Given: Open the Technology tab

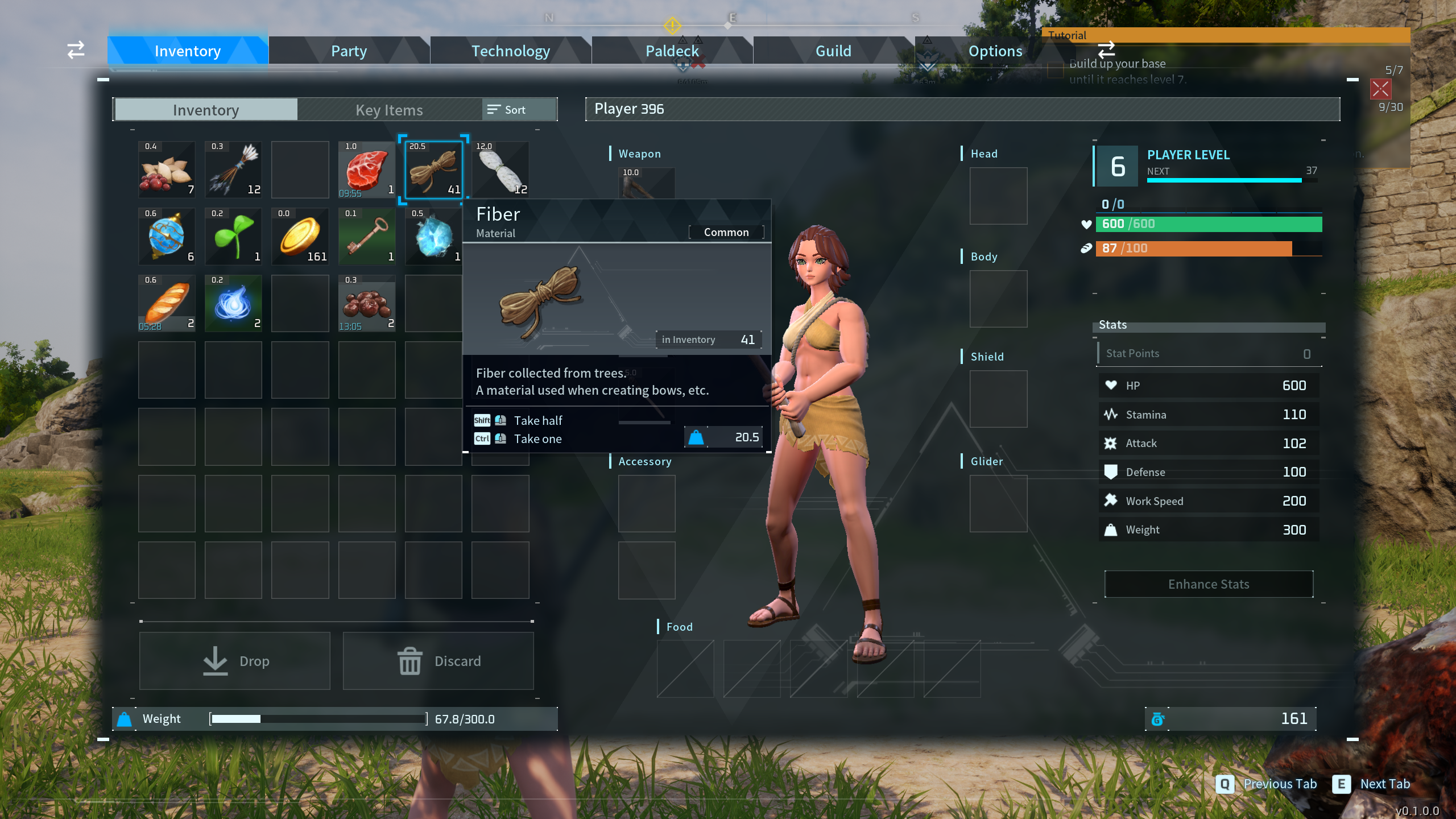Looking at the screenshot, I should [510, 51].
